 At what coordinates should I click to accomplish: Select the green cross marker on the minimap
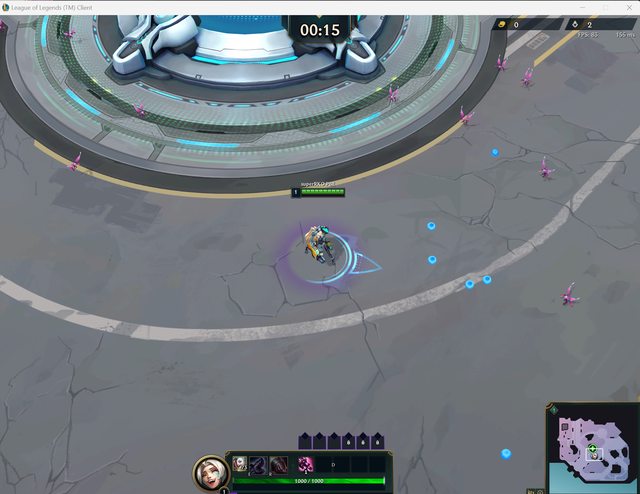point(592,450)
